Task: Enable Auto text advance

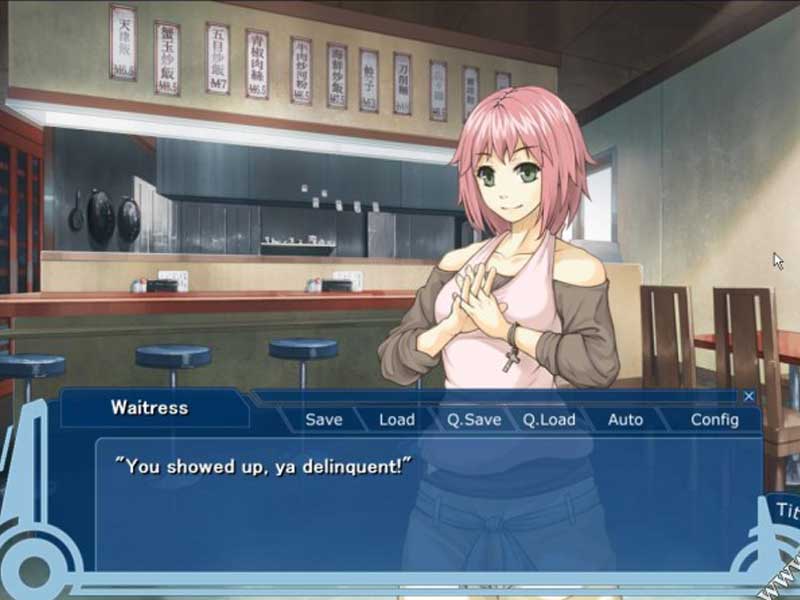Action: 625,420
